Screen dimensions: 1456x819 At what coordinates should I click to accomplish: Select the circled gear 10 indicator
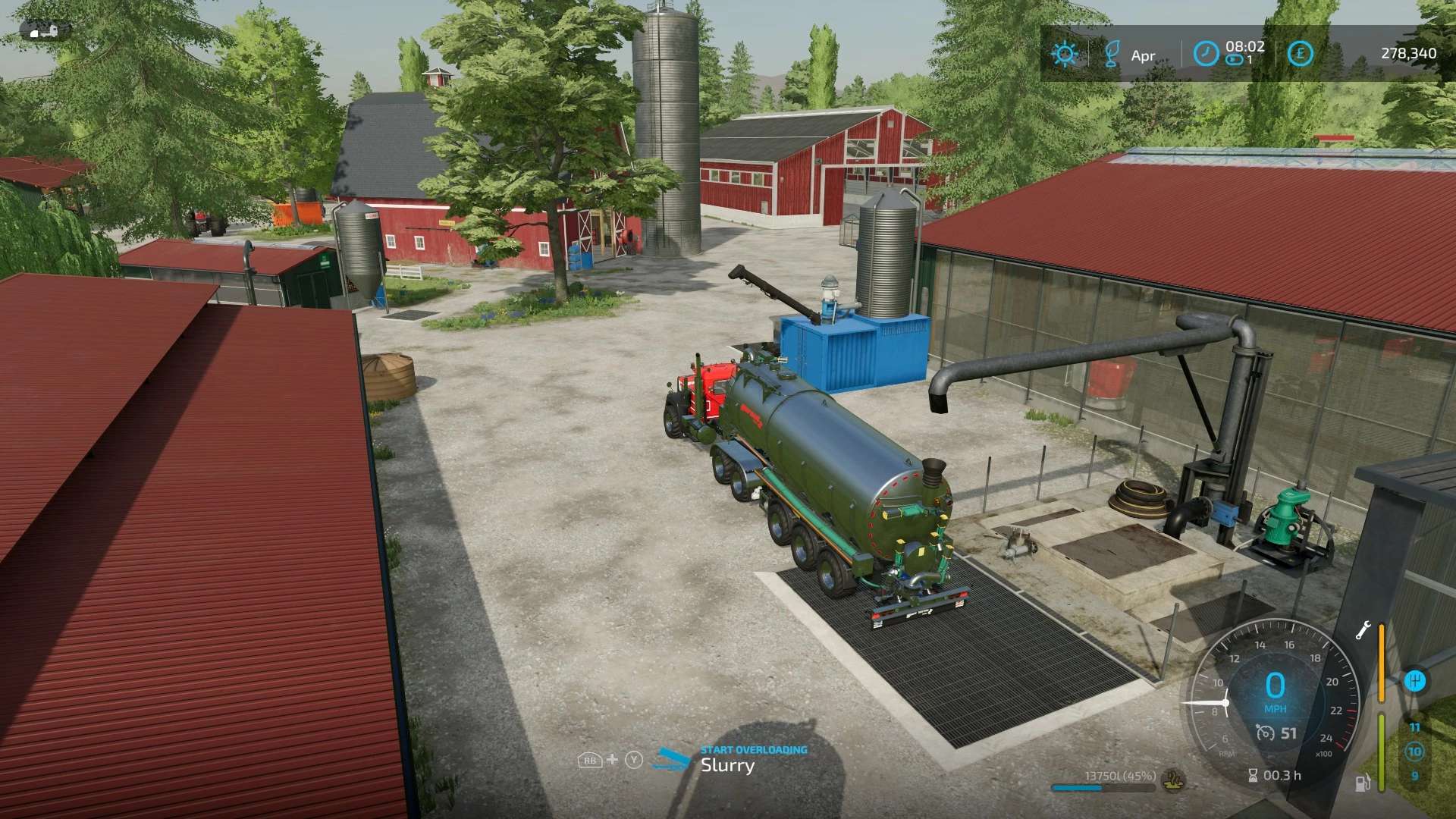(x=1414, y=752)
